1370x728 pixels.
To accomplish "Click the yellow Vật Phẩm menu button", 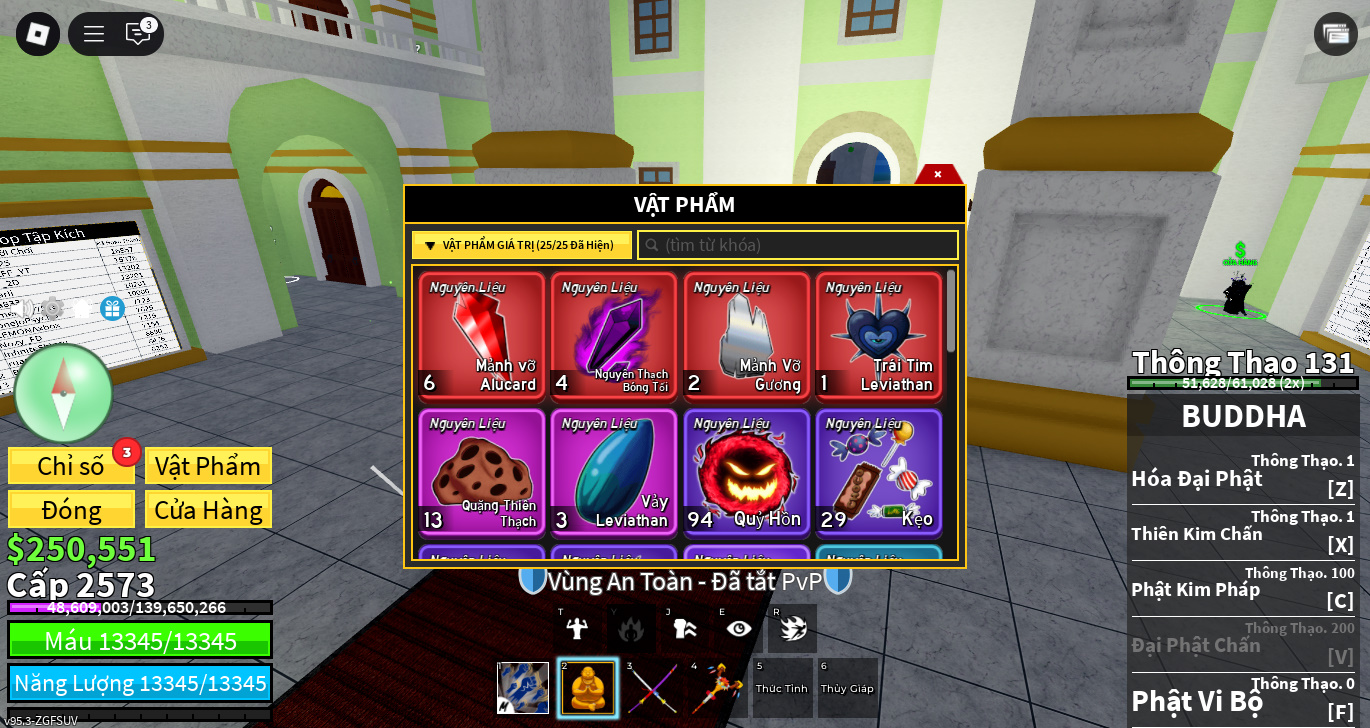I will (208, 466).
